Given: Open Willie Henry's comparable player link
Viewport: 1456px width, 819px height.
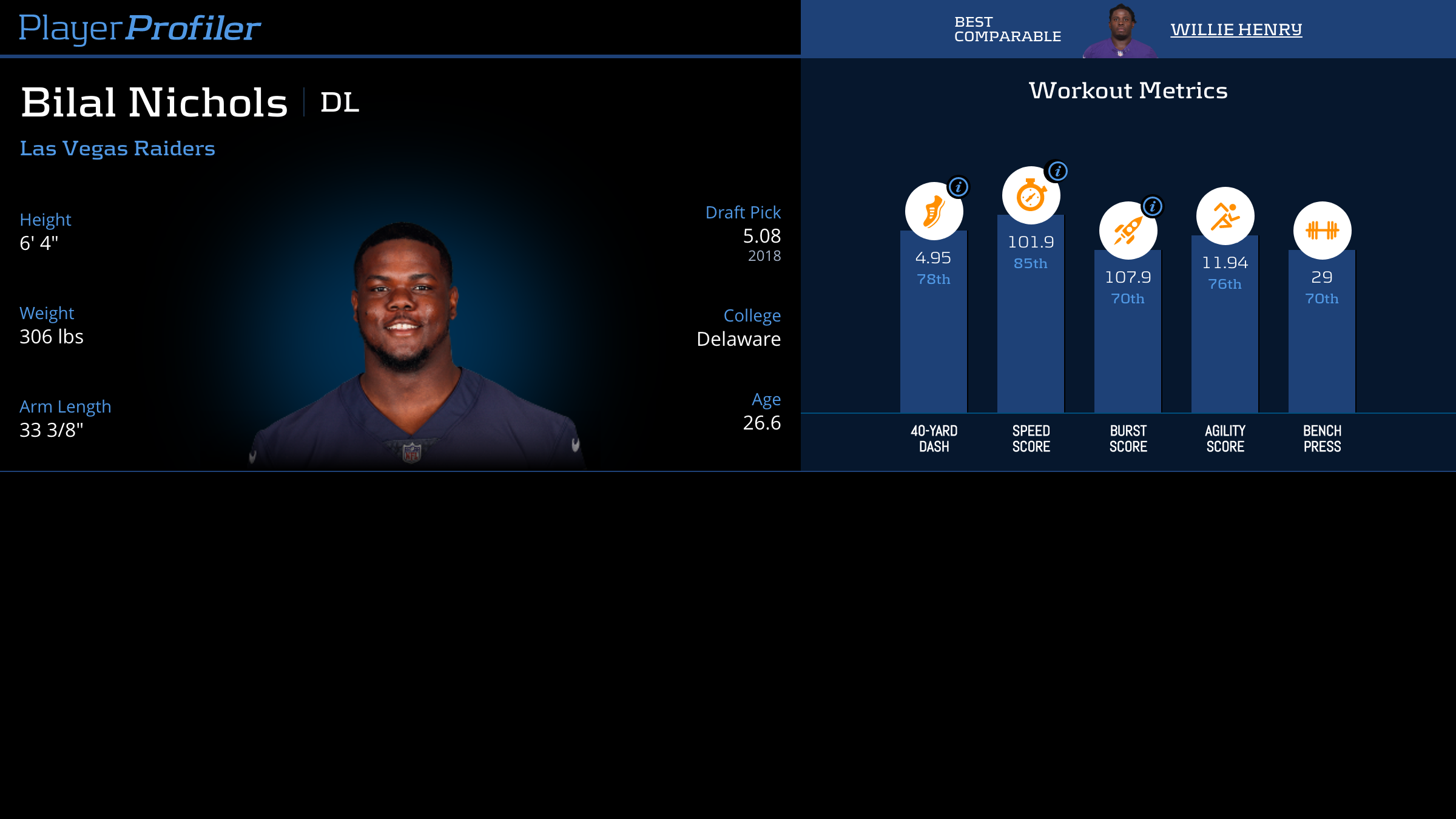Looking at the screenshot, I should coord(1236,30).
